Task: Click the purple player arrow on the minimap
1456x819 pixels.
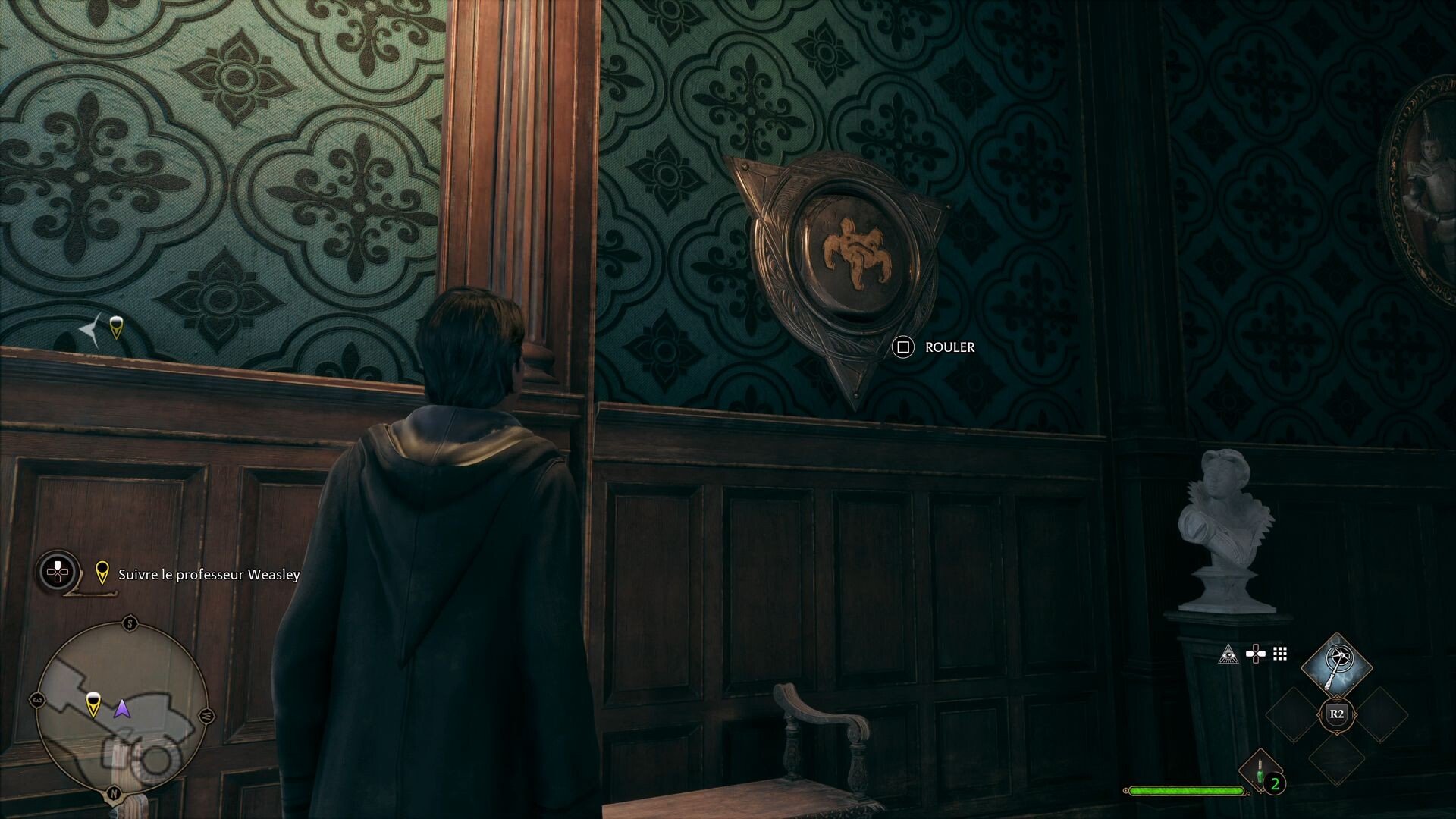Action: pyautogui.click(x=123, y=710)
